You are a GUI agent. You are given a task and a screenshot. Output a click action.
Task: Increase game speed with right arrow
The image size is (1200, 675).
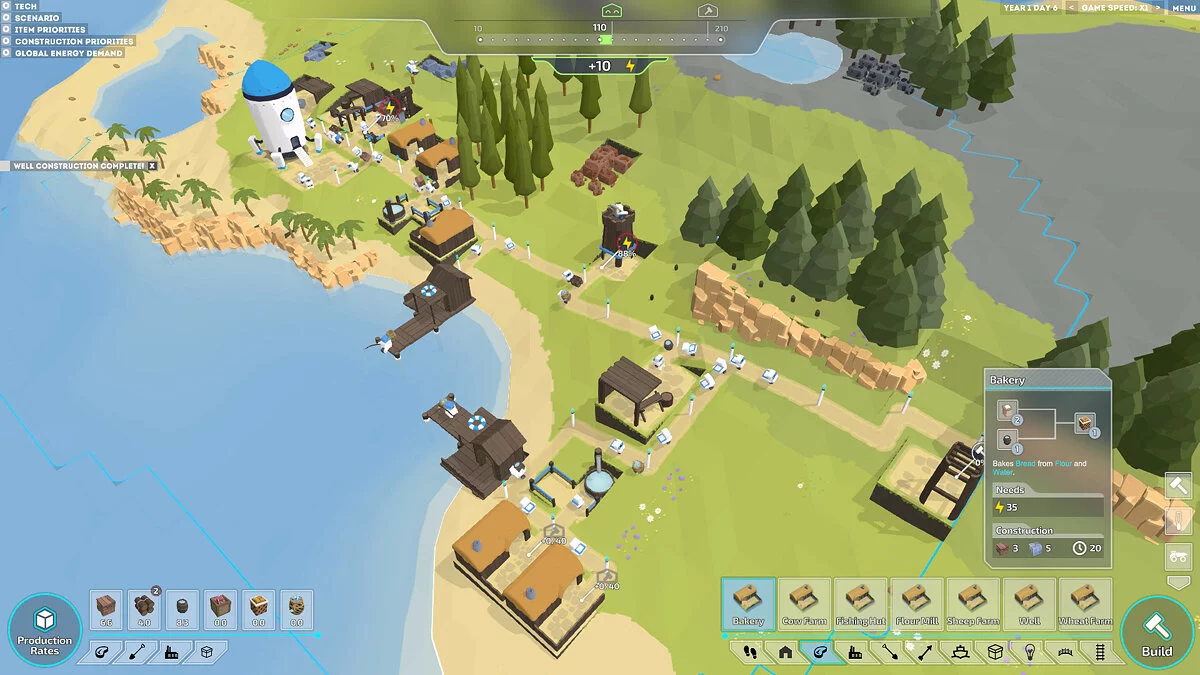[1158, 8]
